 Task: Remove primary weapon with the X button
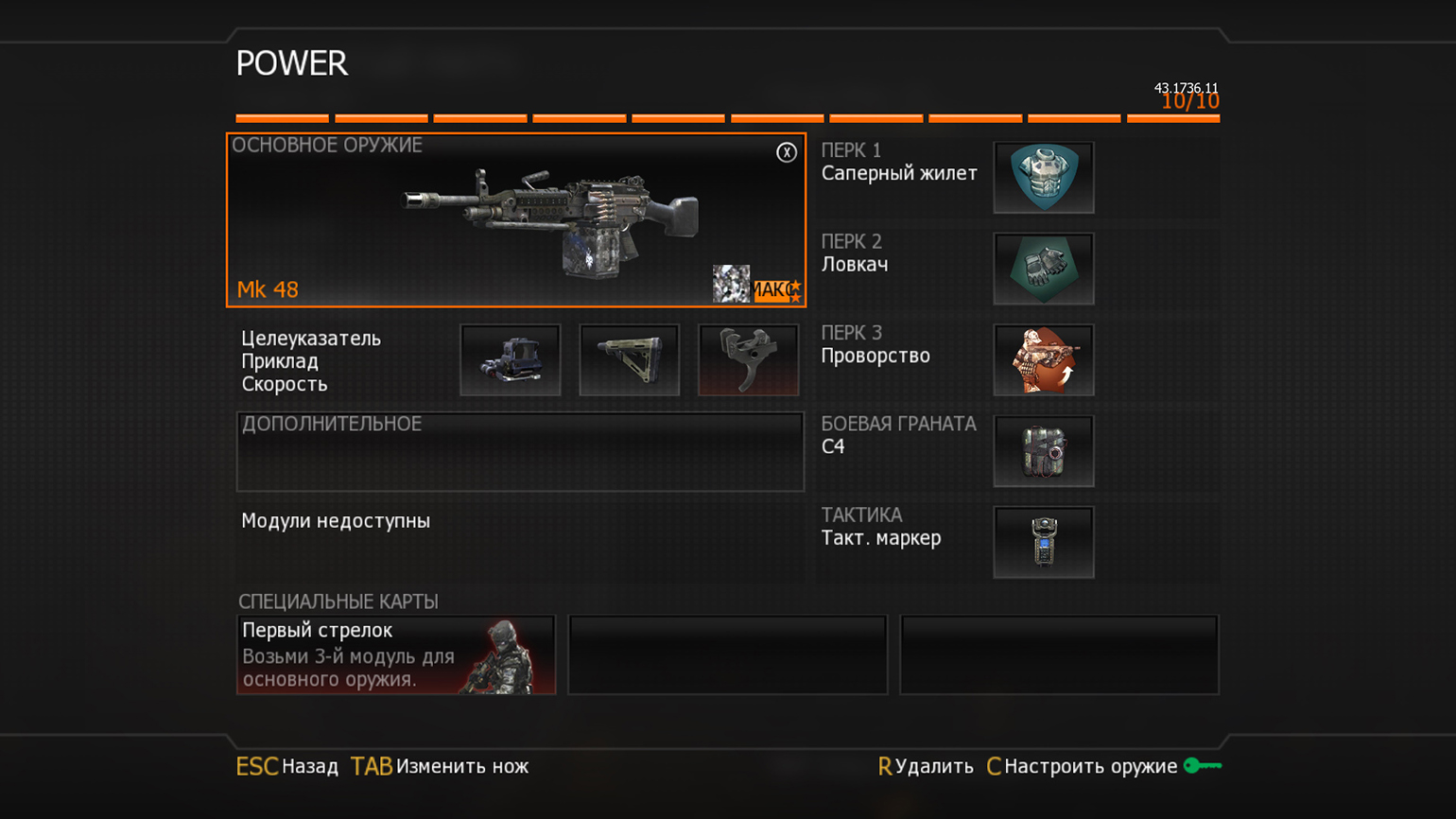tap(786, 152)
